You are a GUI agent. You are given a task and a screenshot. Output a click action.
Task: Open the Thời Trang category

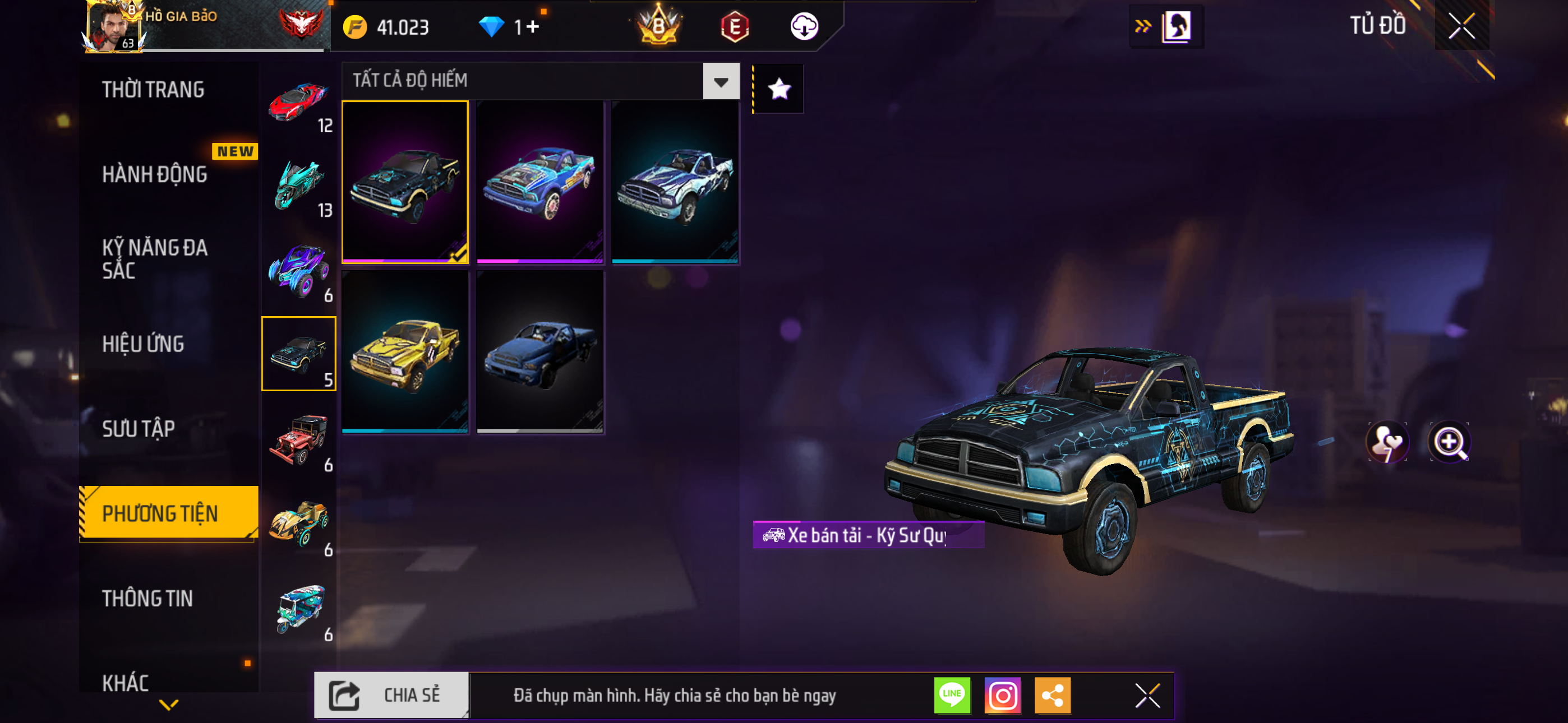[153, 90]
